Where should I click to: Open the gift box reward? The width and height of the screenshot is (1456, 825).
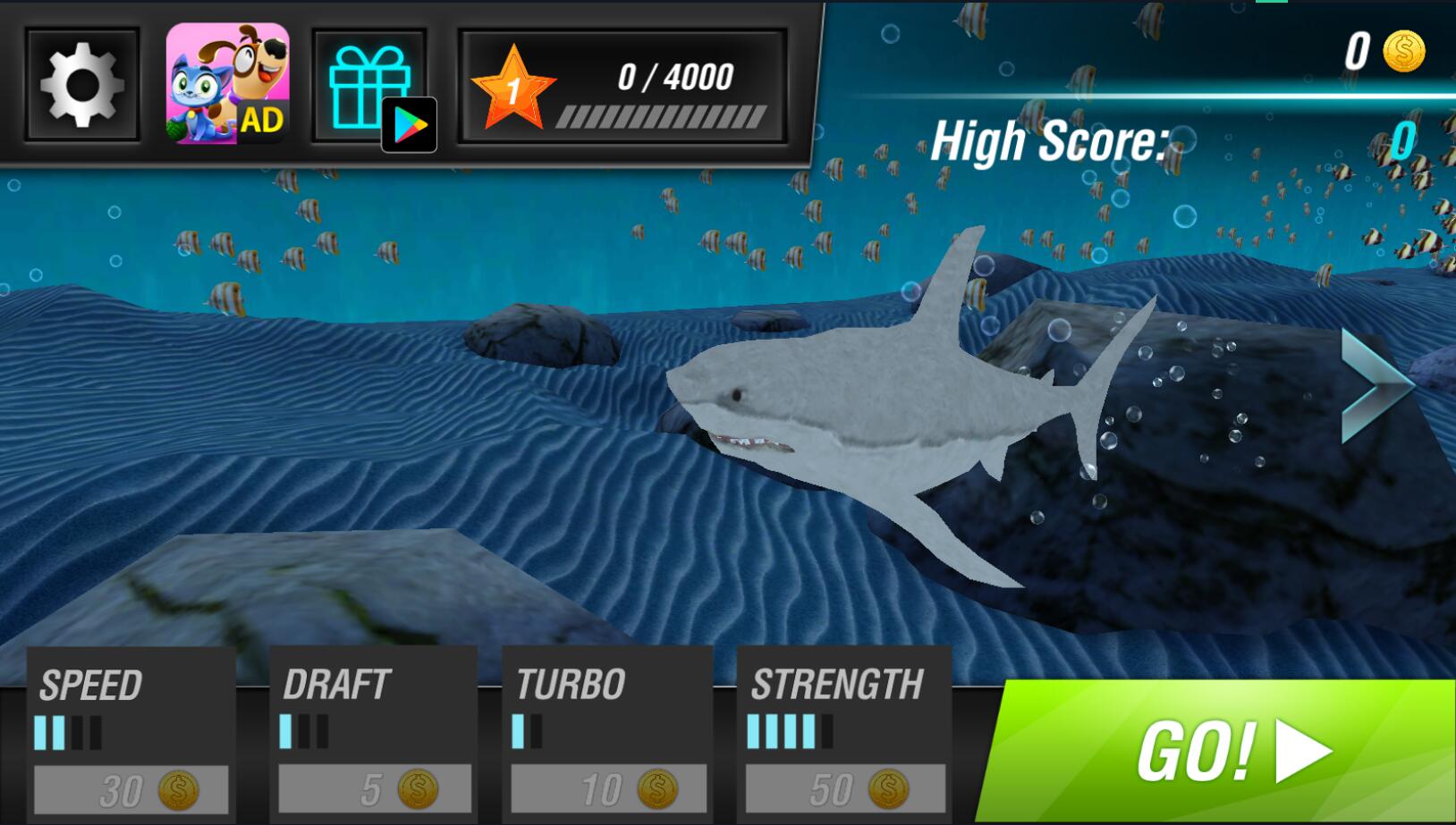coord(368,88)
